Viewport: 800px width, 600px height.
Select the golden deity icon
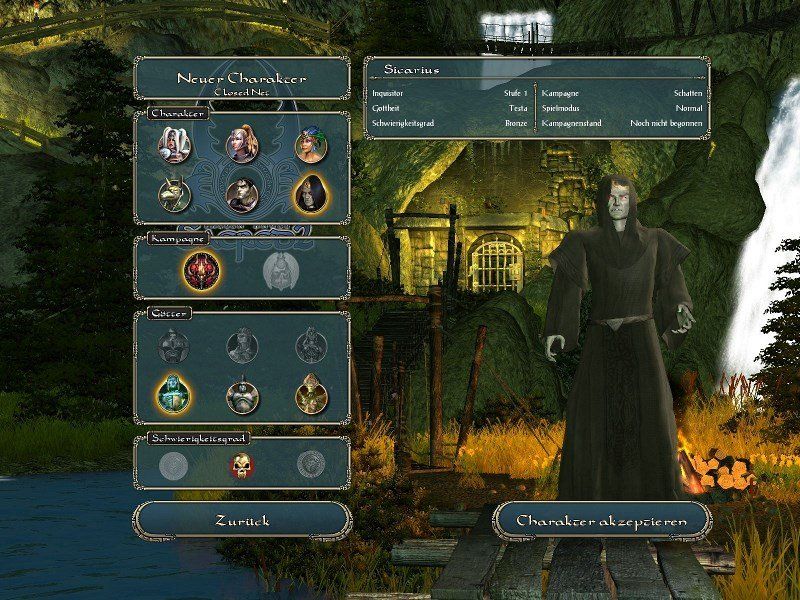click(x=311, y=396)
